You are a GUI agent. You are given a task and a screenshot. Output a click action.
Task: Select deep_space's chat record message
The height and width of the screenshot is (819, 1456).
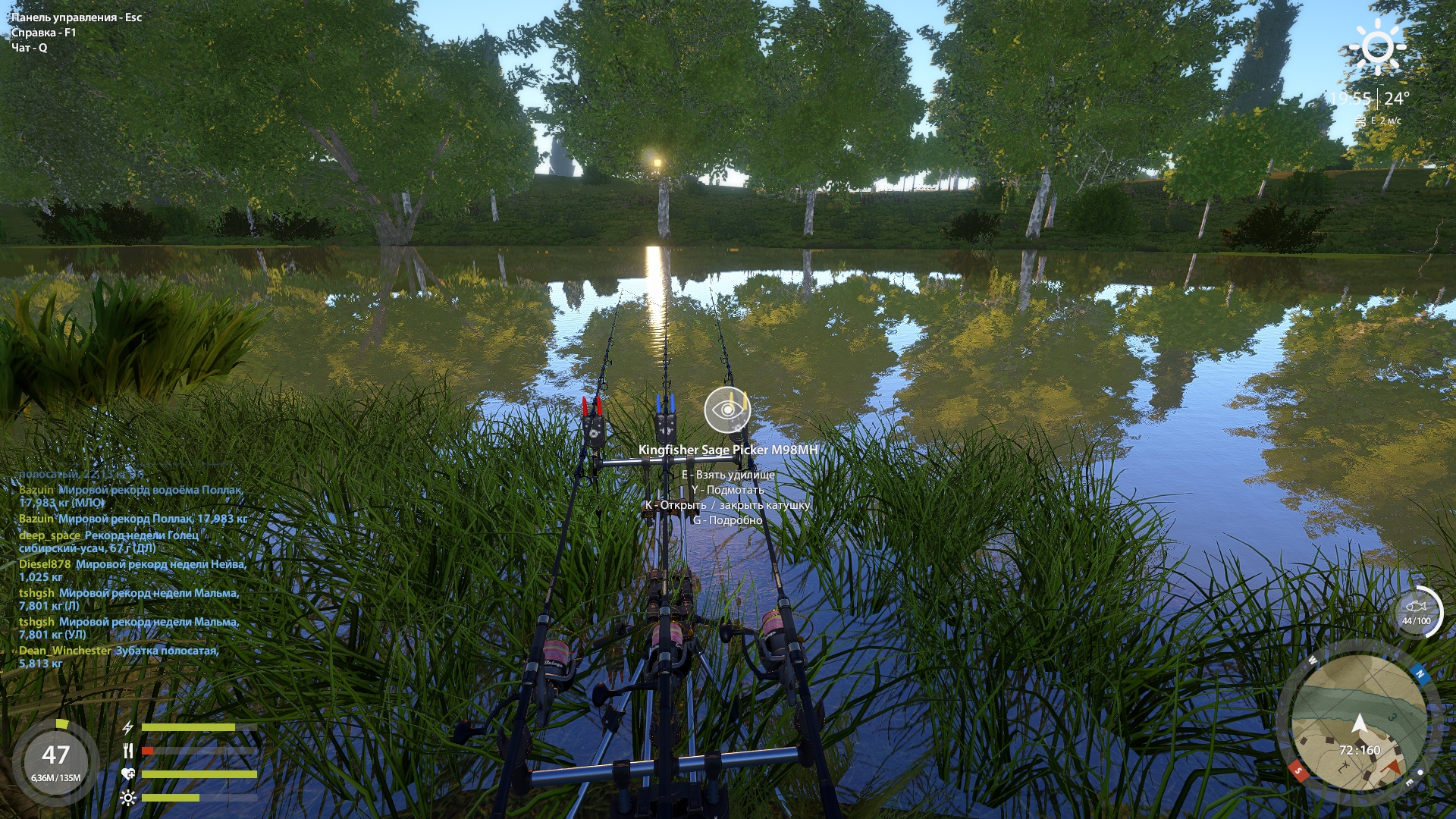click(x=108, y=541)
